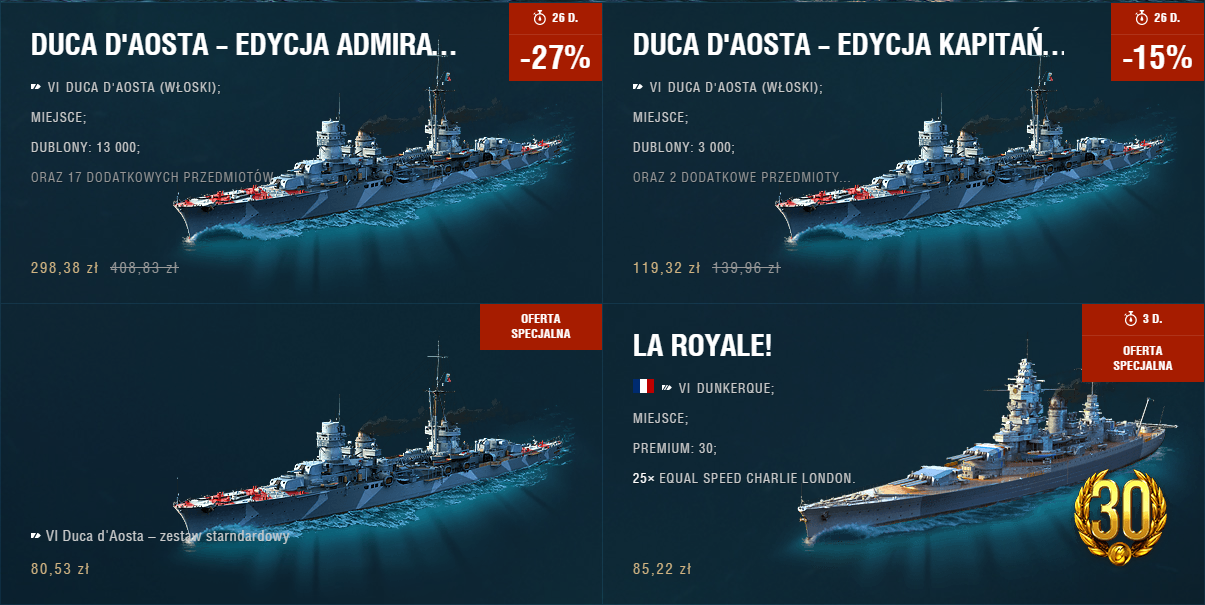Open the La Royale! Dunkerque offer
Viewport: 1205px width, 605px height.
point(702,345)
